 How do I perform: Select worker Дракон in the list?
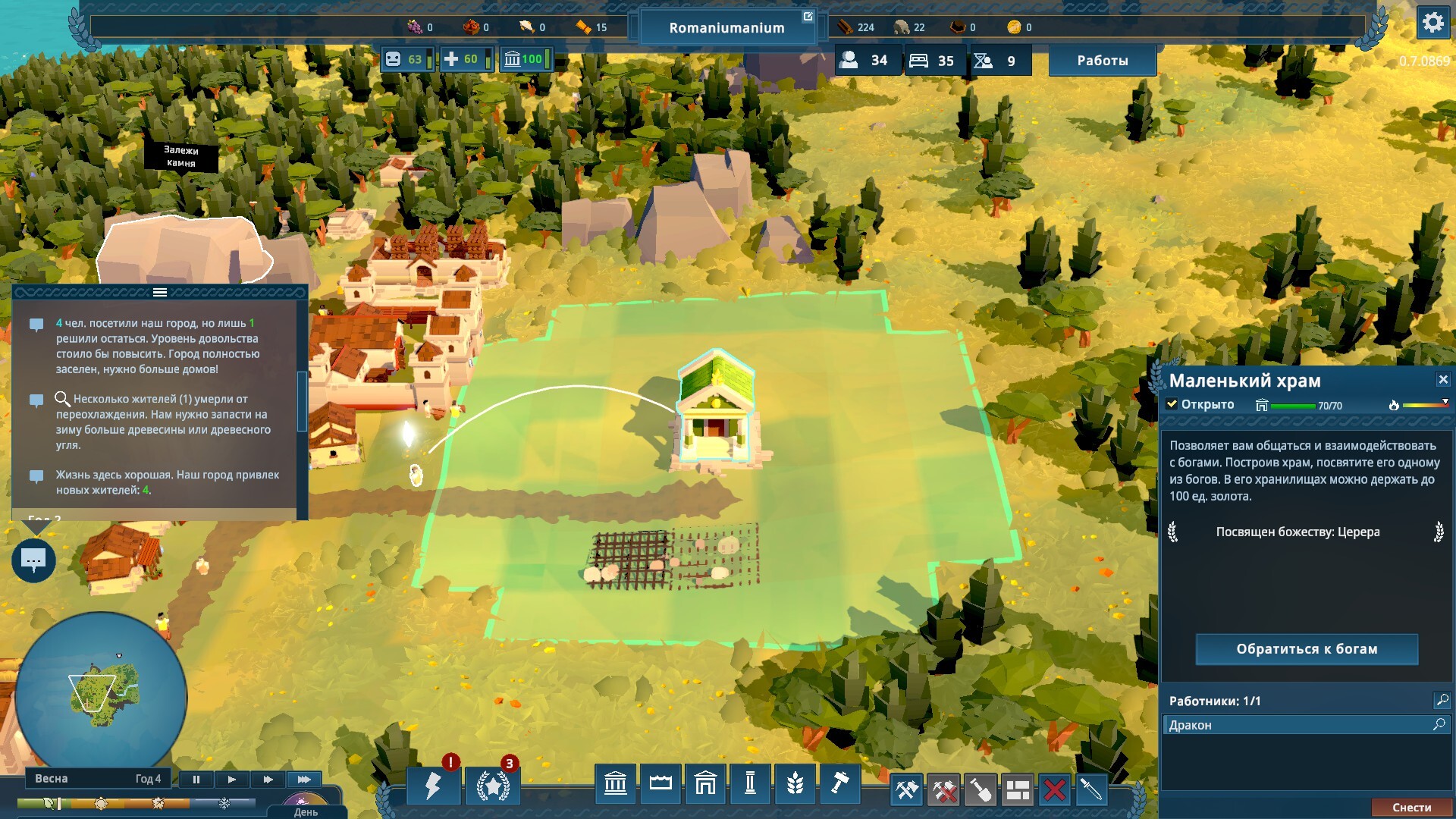point(1297,725)
